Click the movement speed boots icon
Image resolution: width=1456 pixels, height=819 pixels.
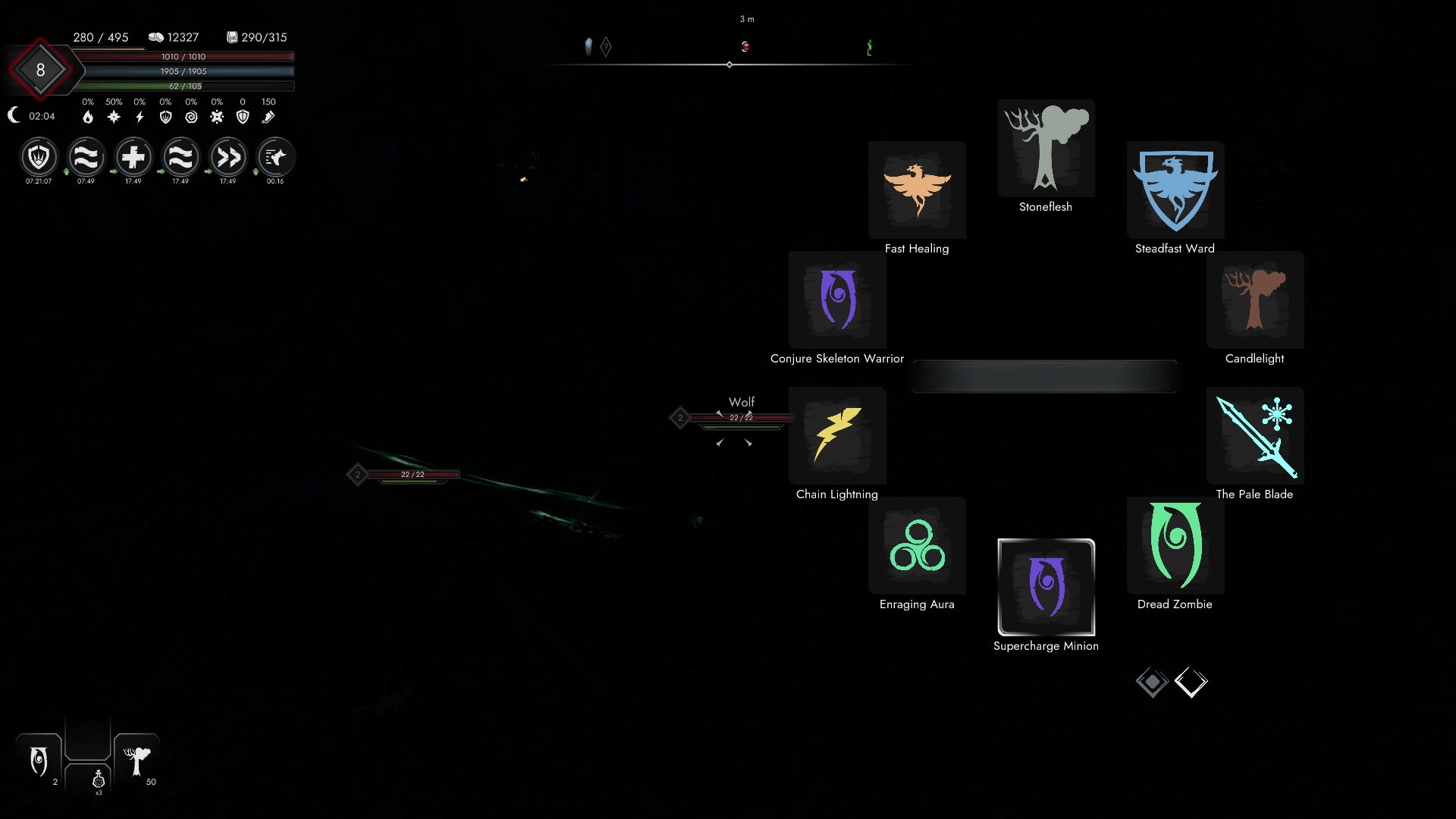[268, 116]
